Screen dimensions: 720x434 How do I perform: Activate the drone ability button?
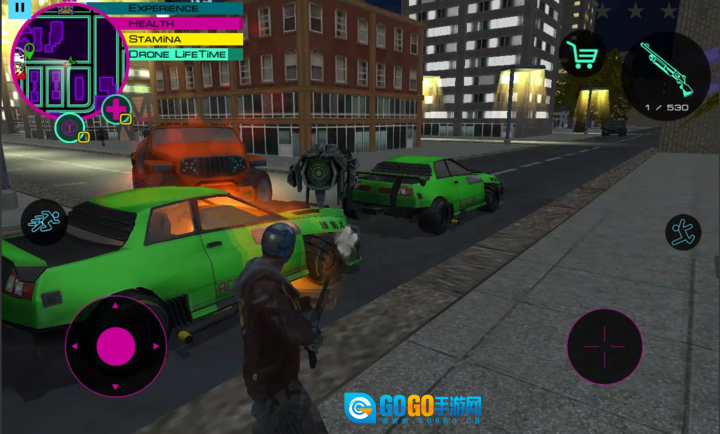point(70,127)
